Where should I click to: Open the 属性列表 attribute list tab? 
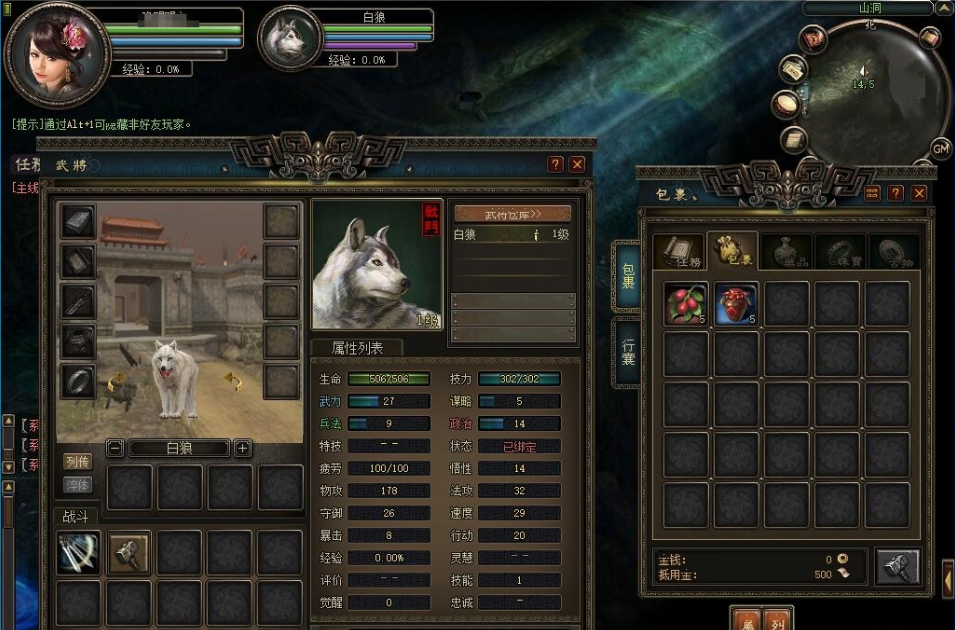[x=354, y=348]
